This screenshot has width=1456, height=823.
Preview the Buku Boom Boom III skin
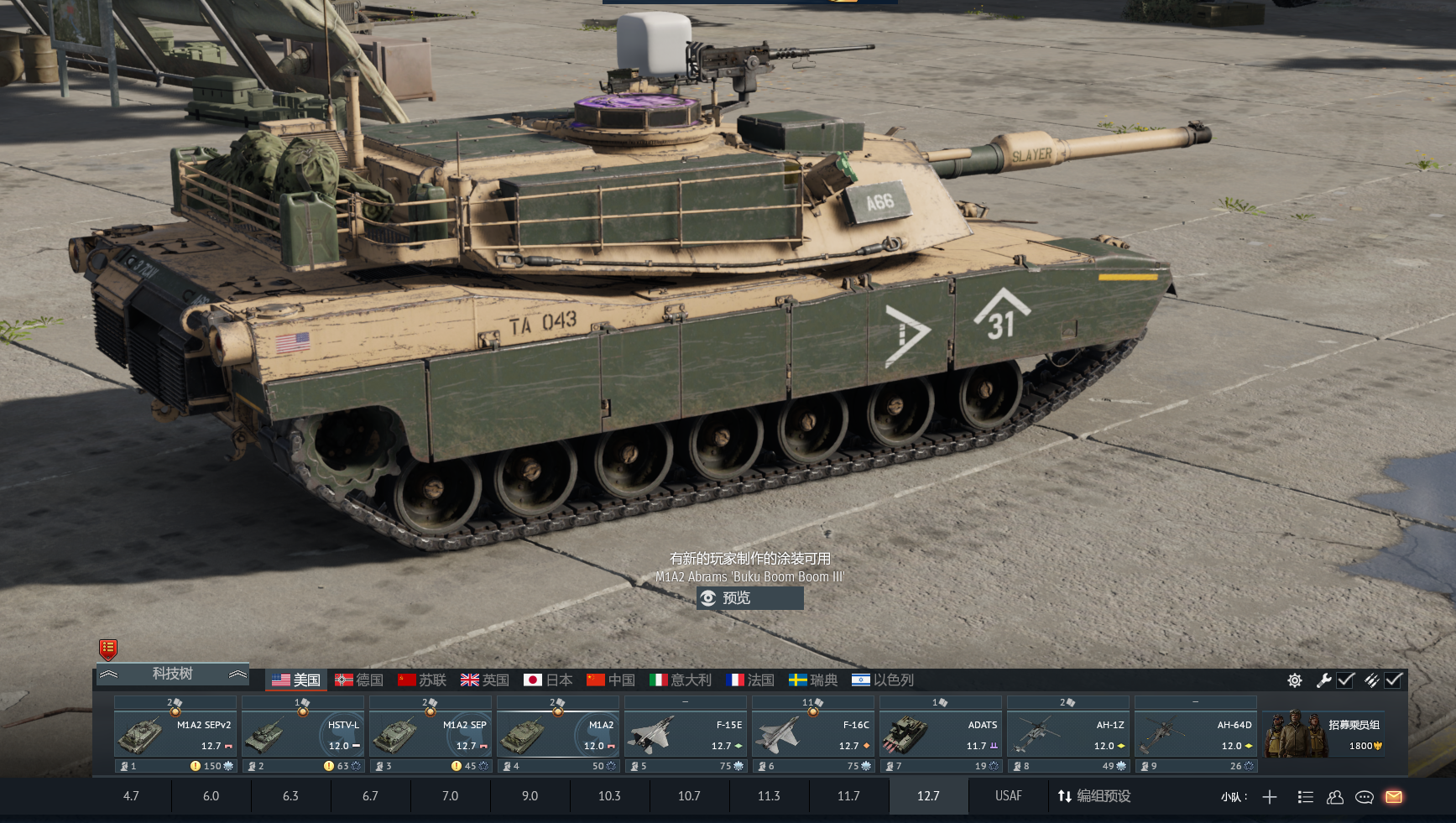pos(749,598)
